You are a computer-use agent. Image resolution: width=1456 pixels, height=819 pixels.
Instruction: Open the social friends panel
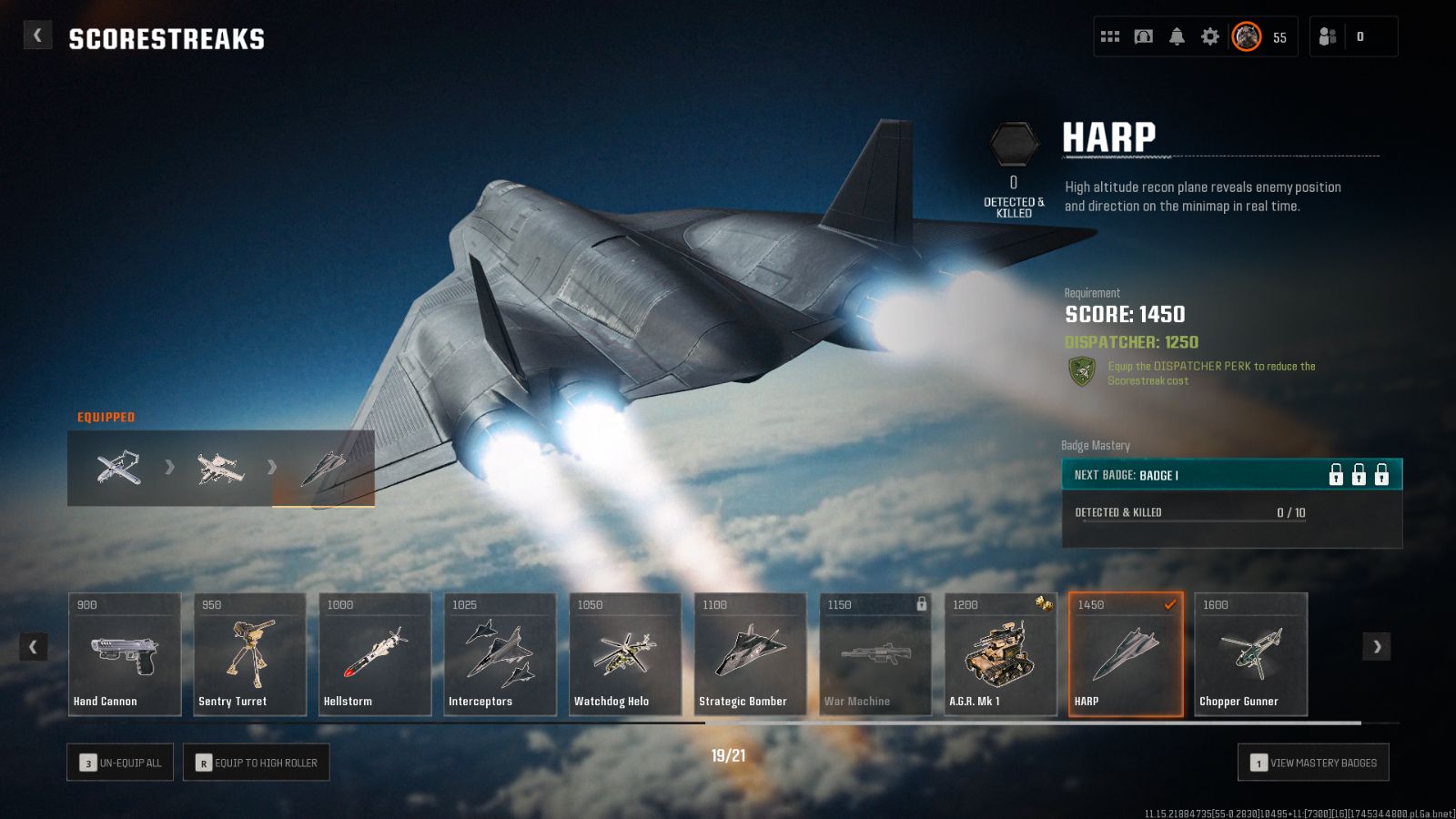[x=1326, y=35]
